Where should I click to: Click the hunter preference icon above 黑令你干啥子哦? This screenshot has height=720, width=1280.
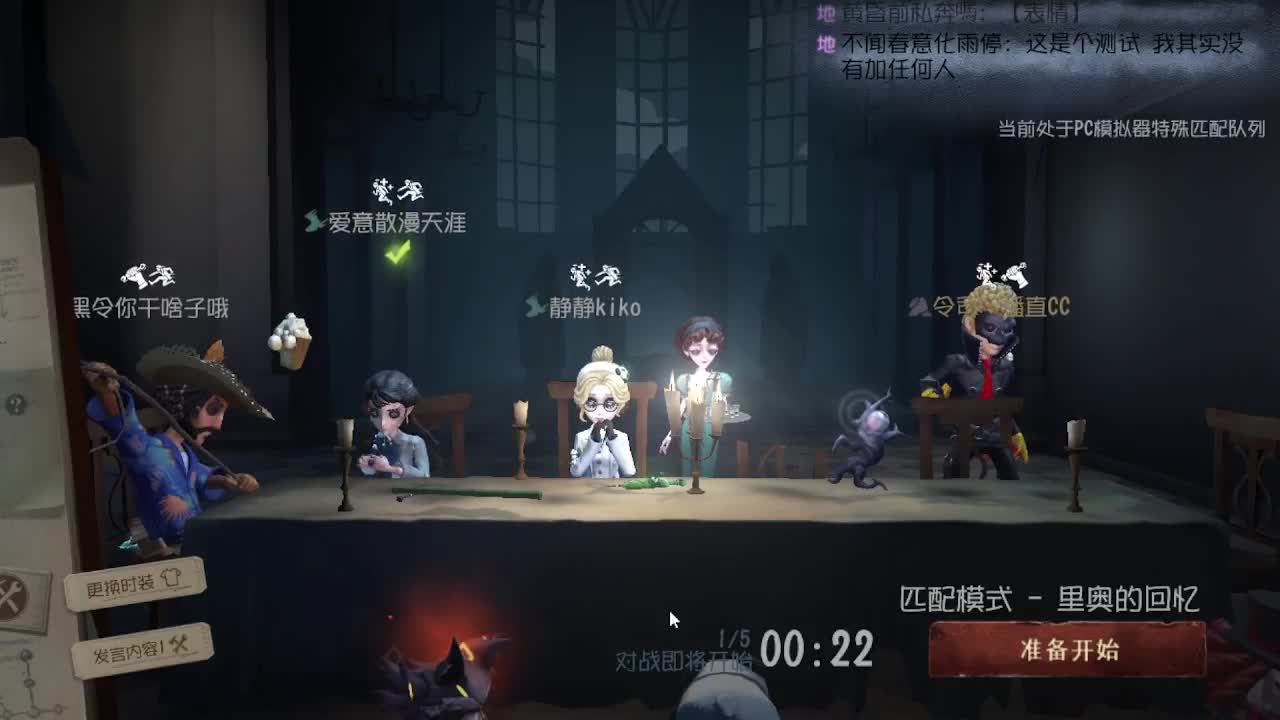click(x=134, y=277)
